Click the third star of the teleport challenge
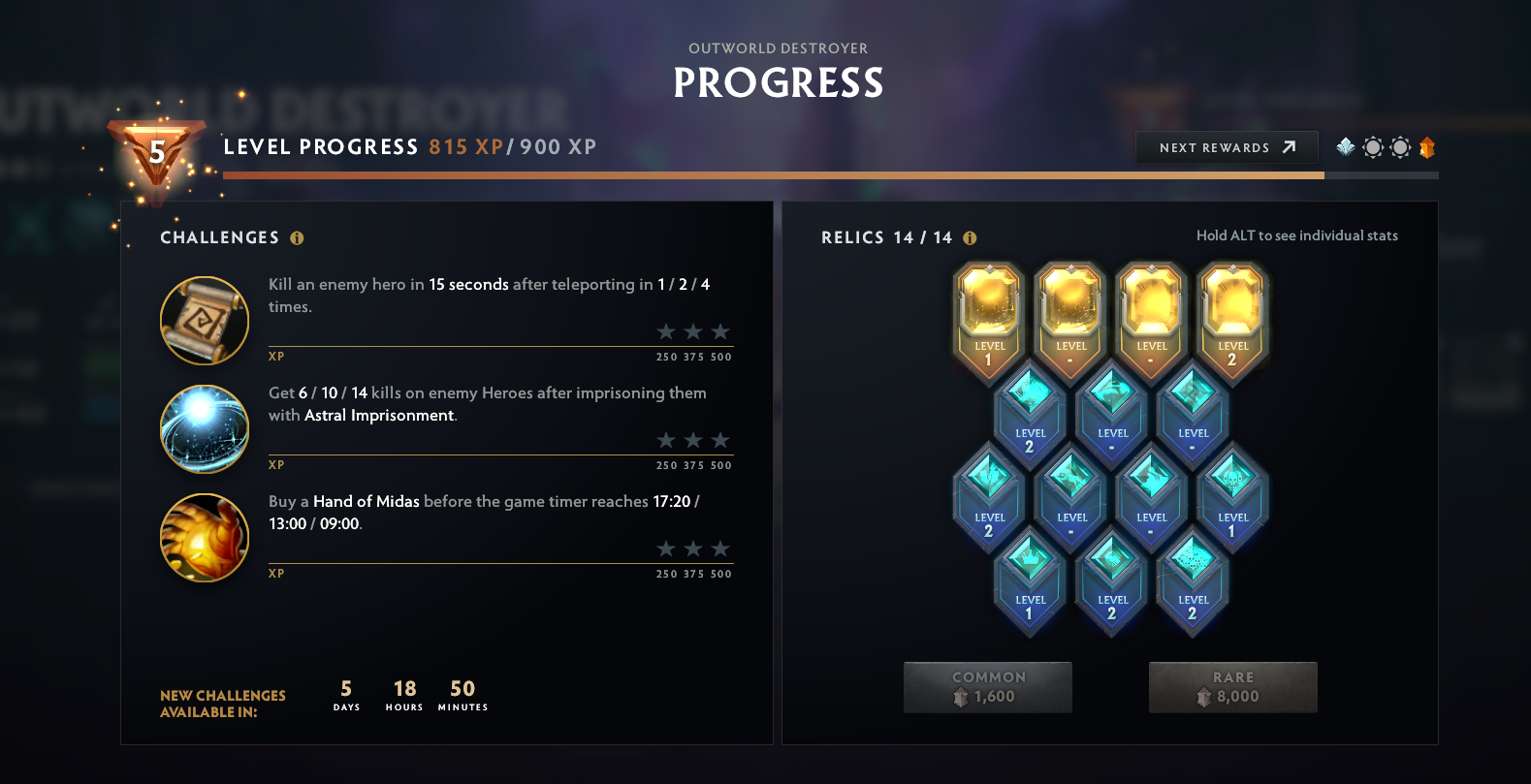This screenshot has width=1531, height=784. click(x=721, y=330)
